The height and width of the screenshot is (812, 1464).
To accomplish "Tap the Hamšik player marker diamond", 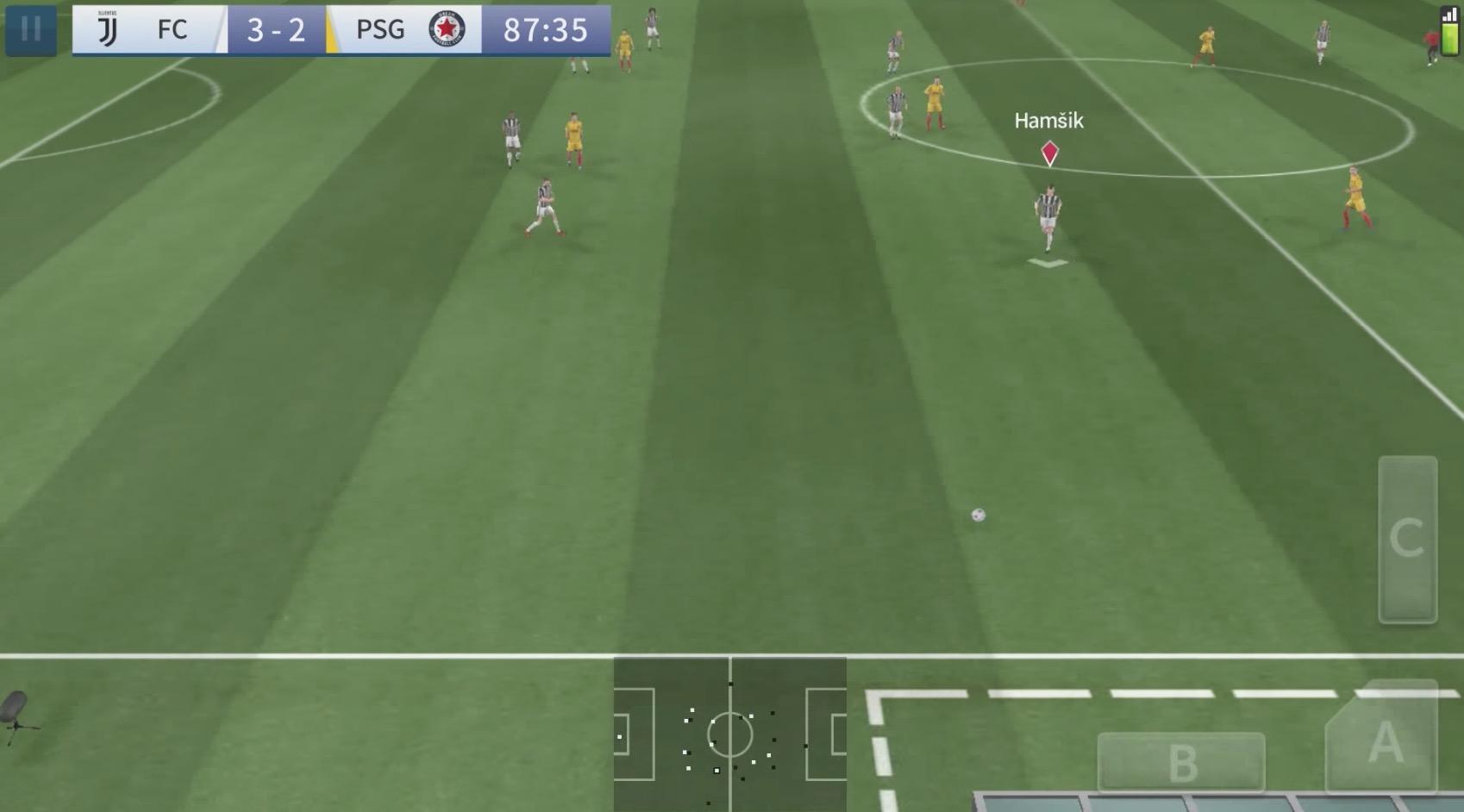I will (x=1049, y=152).
